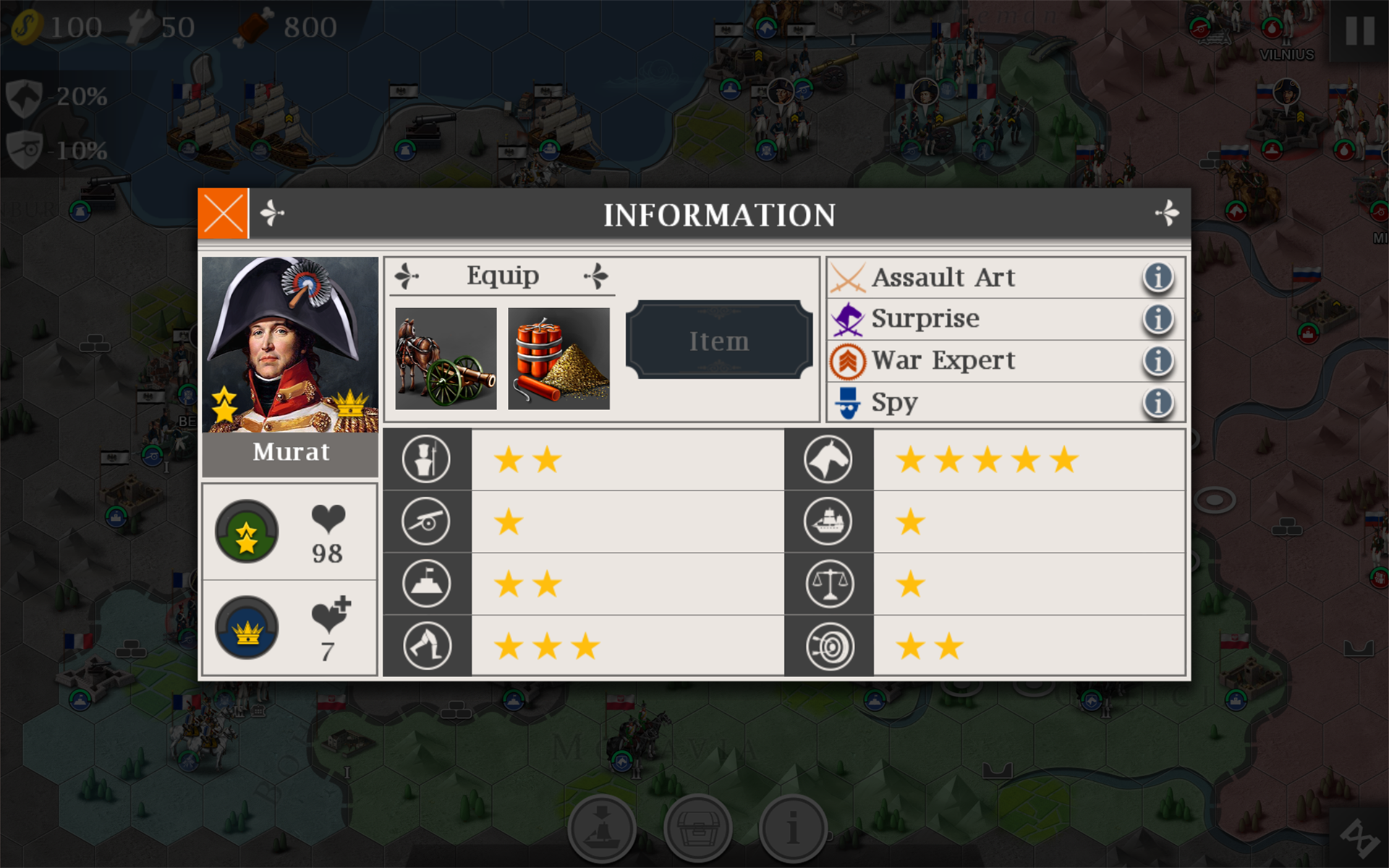Open Murat's portrait
The width and height of the screenshot is (1389, 868).
(289, 340)
